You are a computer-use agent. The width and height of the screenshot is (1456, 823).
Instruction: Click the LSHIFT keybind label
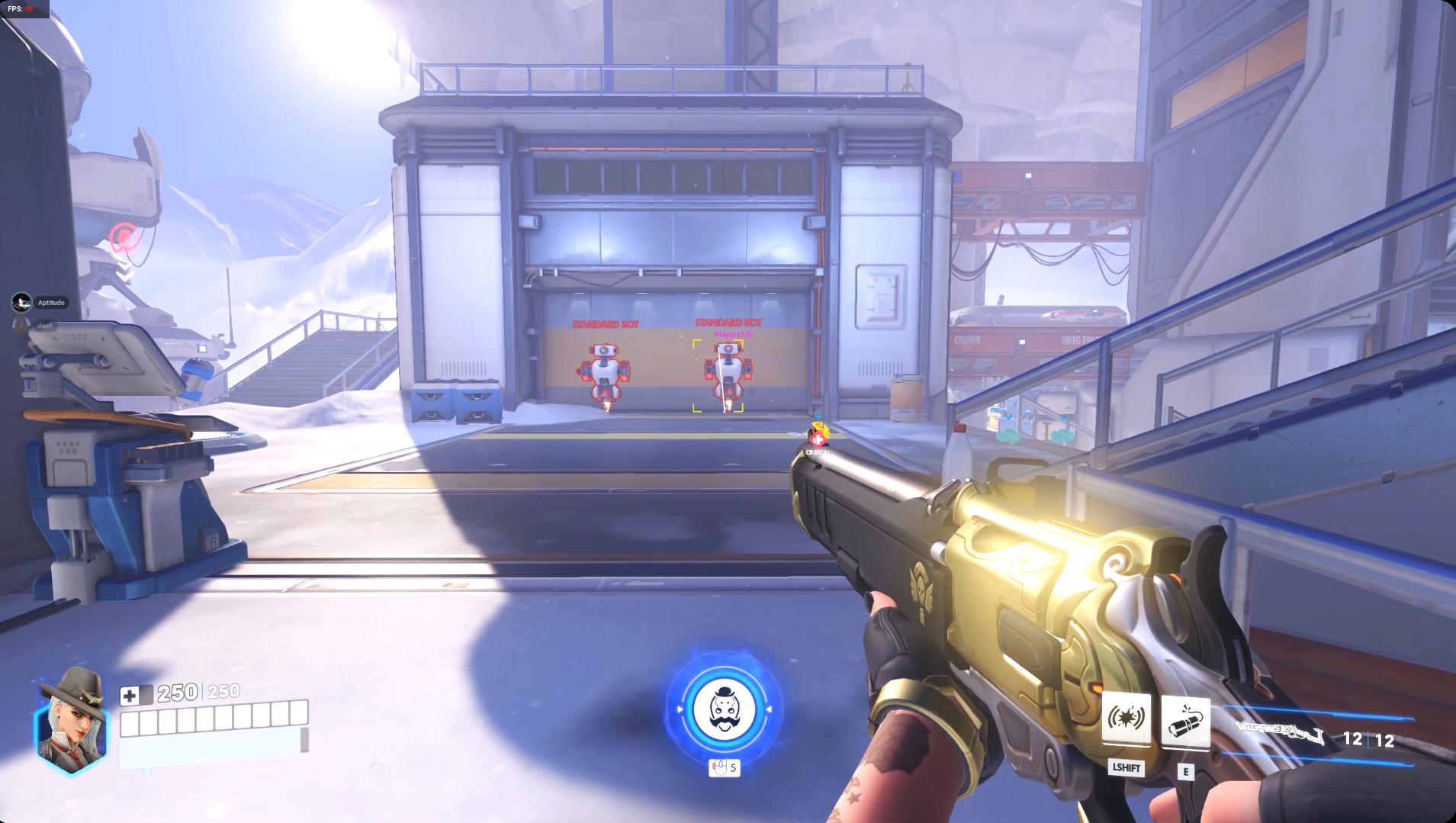(1127, 769)
